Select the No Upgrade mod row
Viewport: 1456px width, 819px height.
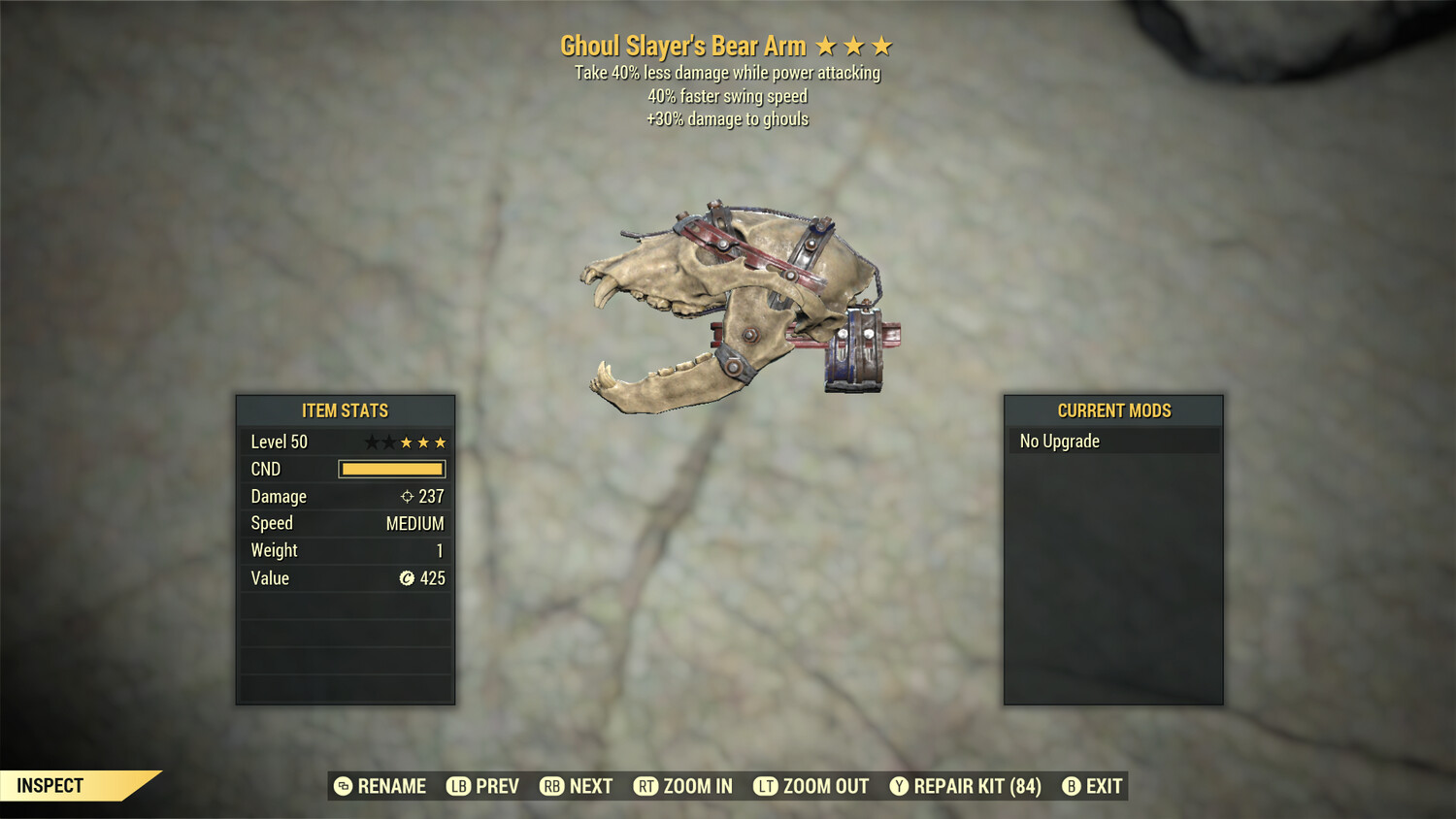1112,442
